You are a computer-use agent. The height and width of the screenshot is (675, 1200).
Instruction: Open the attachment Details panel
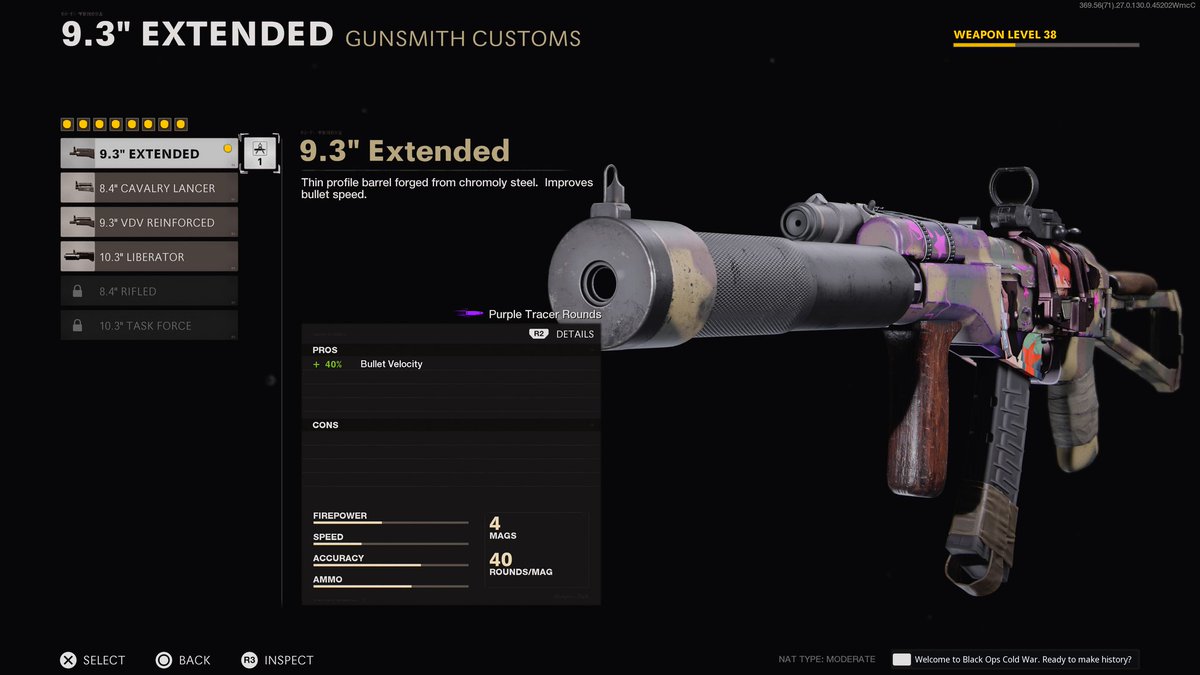(x=562, y=334)
